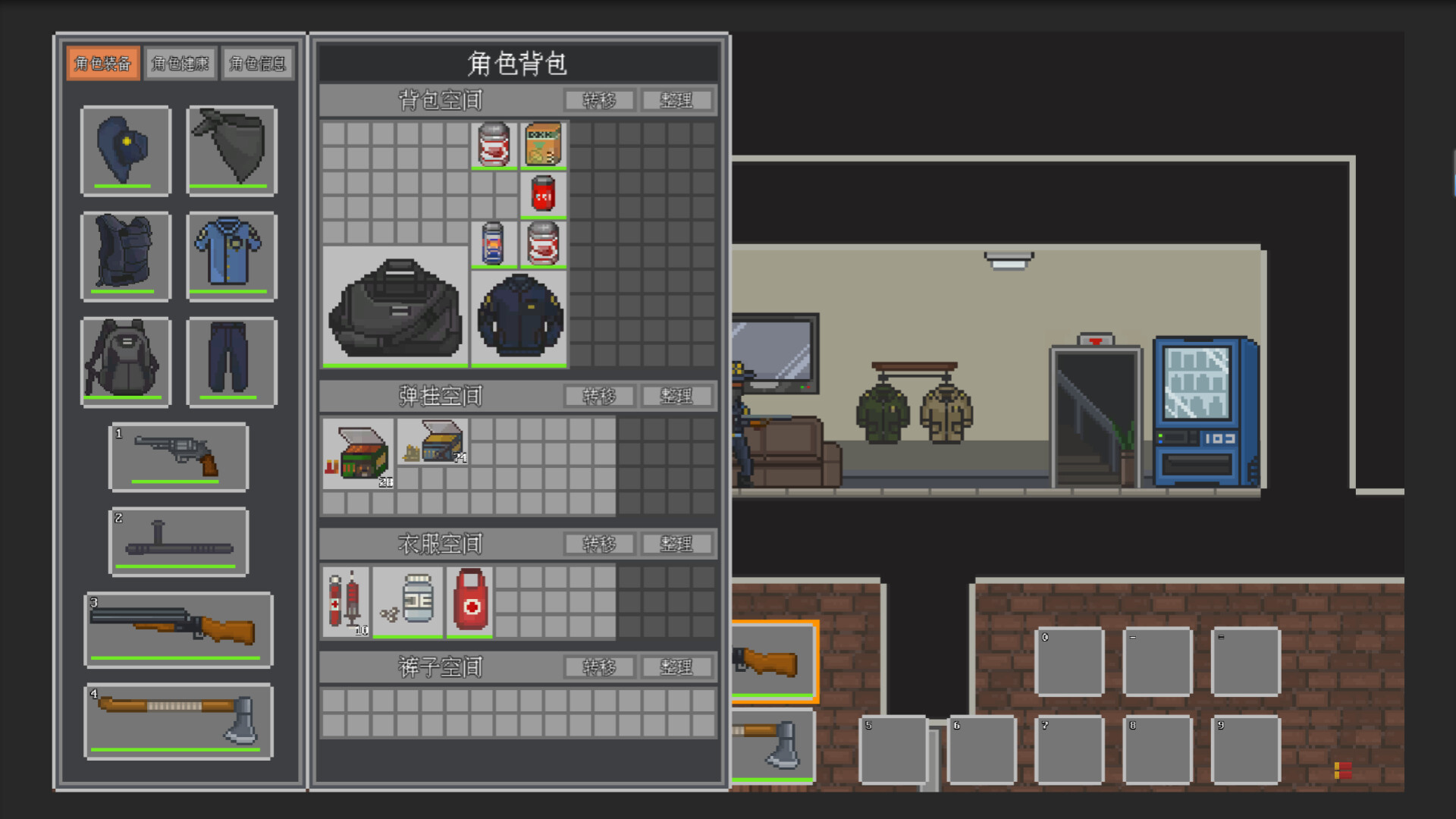The image size is (1456, 819).
Task: Click the cola can item
Action: pos(542,196)
